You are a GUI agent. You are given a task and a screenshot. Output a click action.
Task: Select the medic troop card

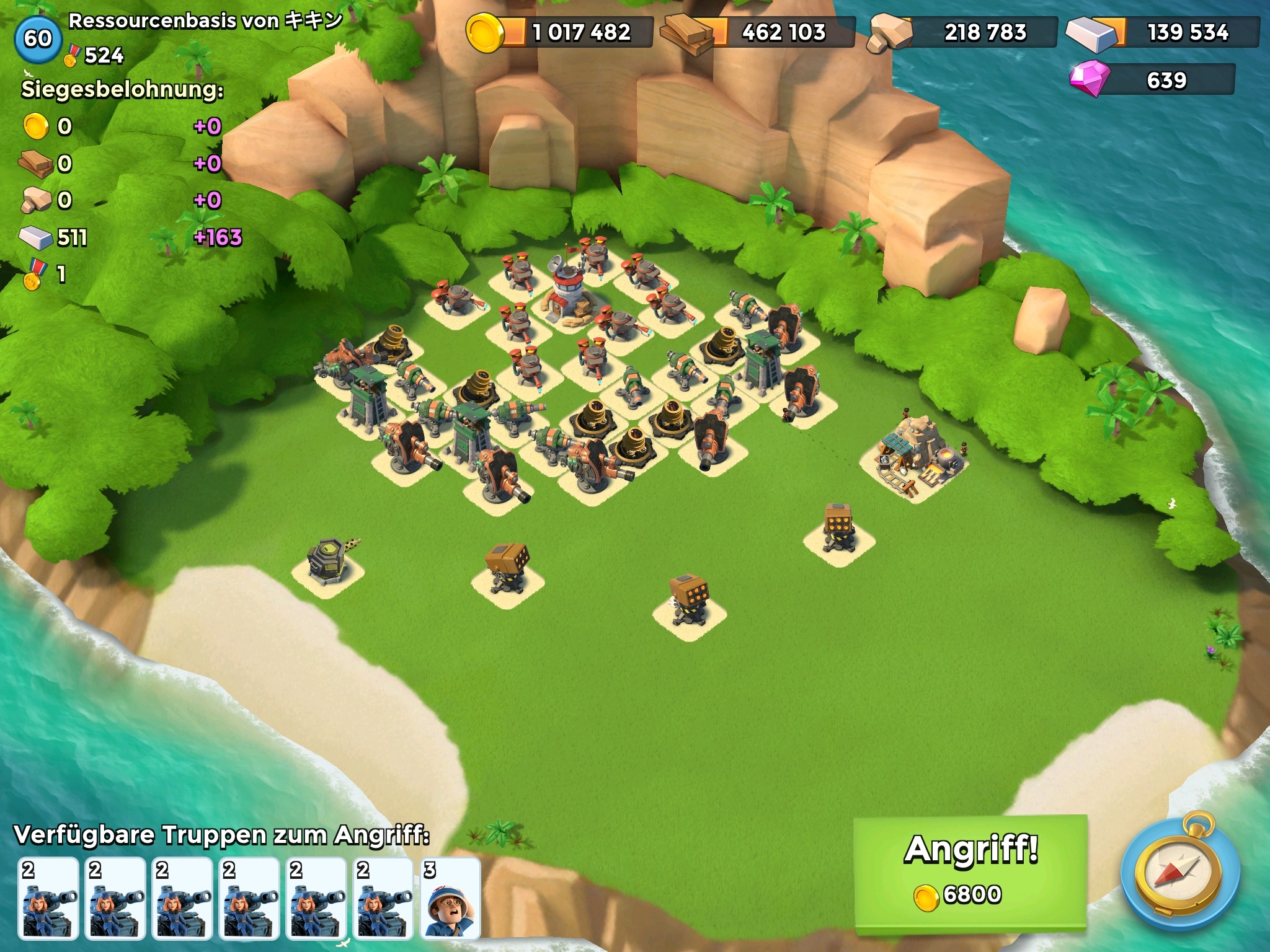(x=450, y=898)
